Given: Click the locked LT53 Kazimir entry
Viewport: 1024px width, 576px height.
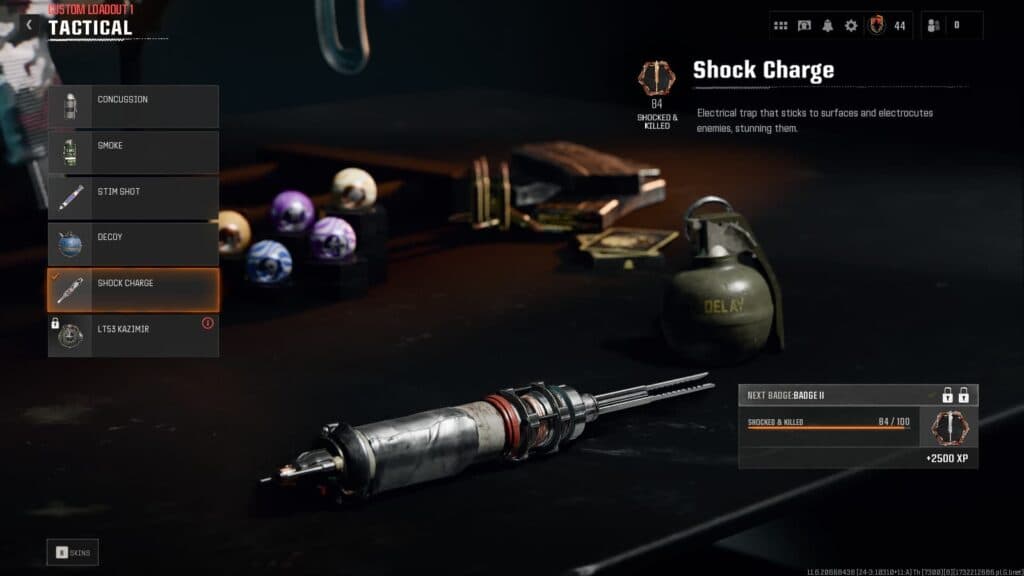Looking at the screenshot, I should (133, 336).
